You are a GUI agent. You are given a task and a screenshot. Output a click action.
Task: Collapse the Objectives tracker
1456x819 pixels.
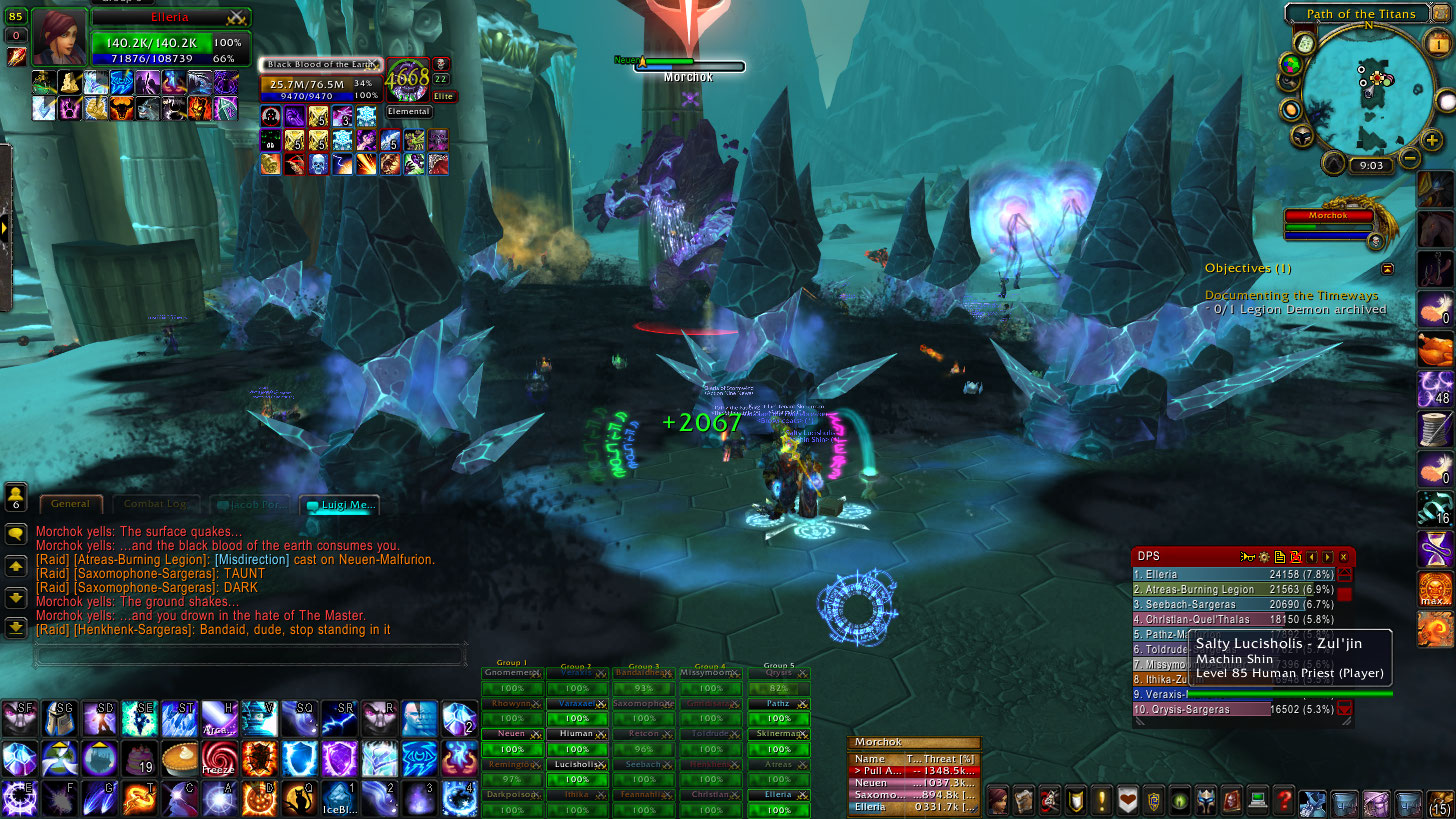pos(1387,269)
